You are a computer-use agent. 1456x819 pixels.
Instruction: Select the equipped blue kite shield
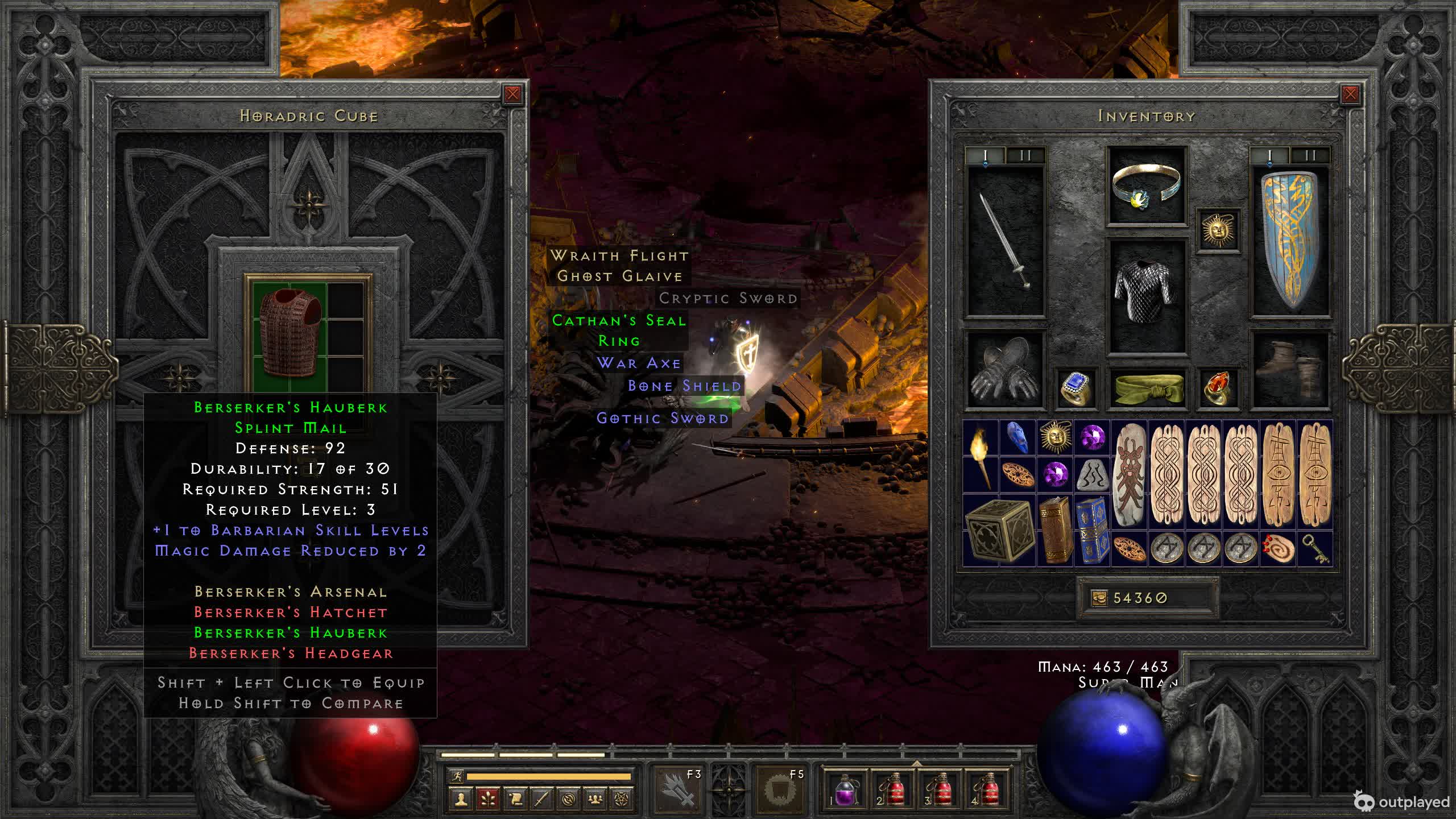point(1290,241)
